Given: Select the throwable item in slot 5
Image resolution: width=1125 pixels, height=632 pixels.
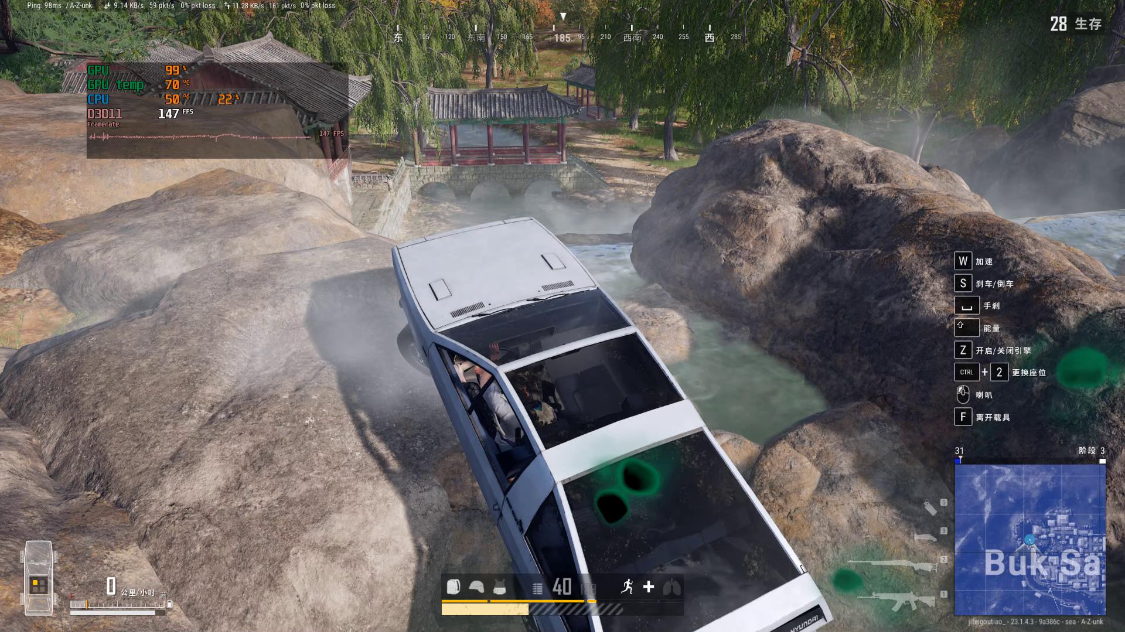Looking at the screenshot, I should tap(930, 509).
